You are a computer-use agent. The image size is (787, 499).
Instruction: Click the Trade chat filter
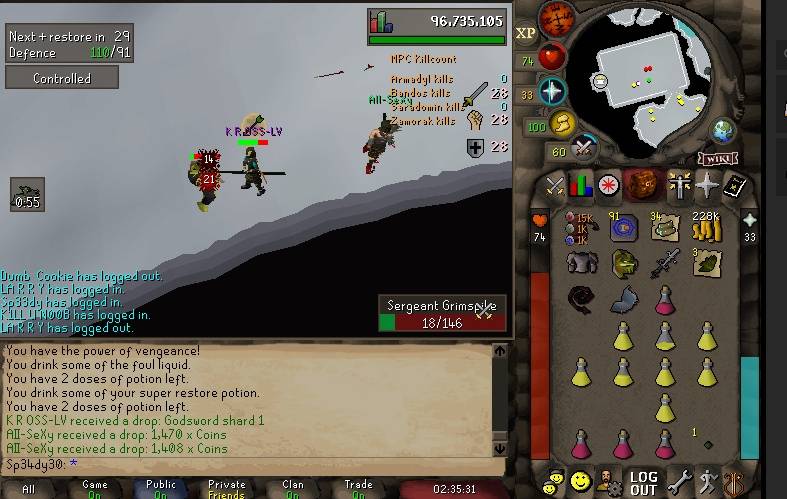[x=358, y=489]
